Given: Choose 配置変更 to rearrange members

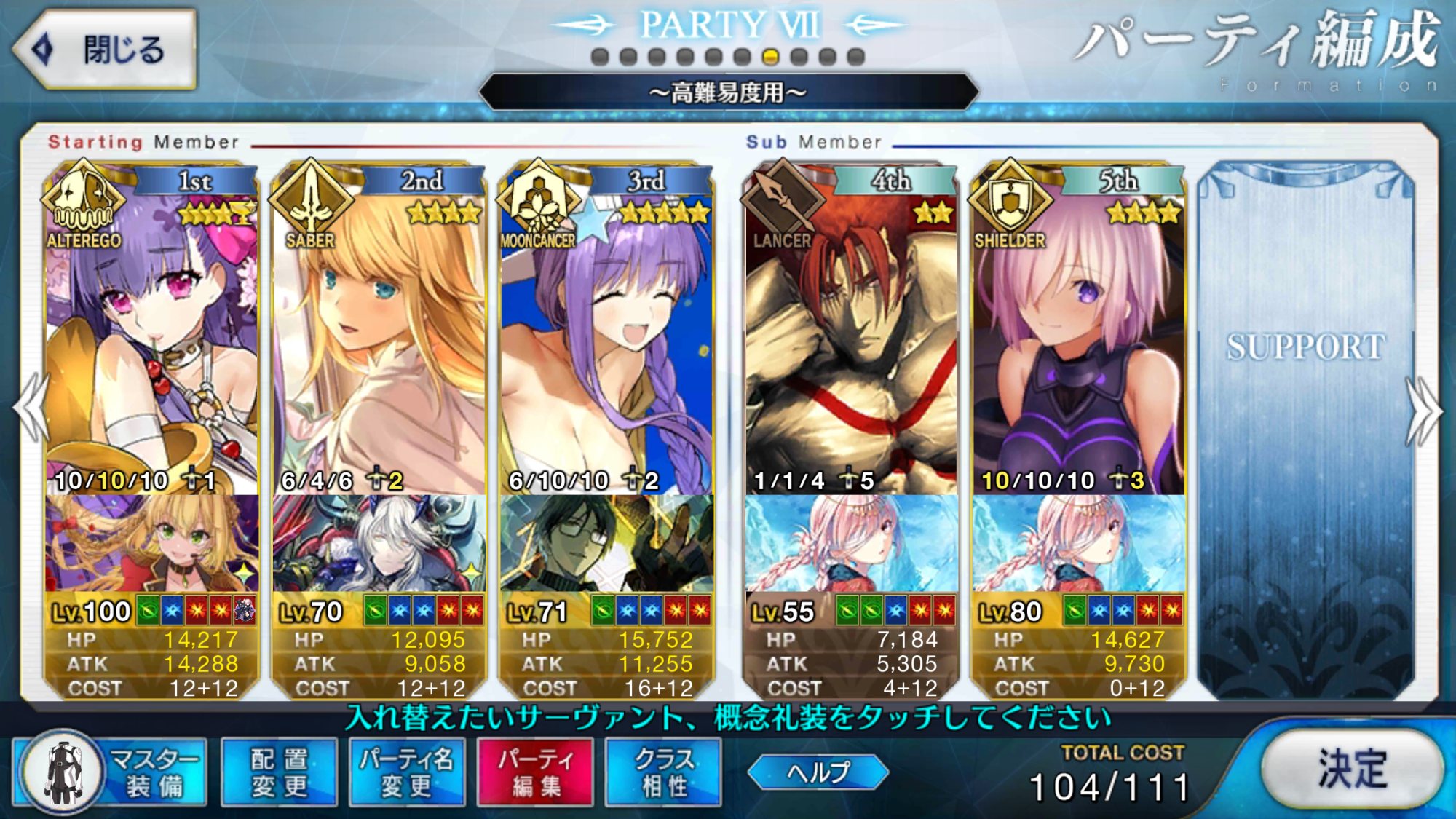Looking at the screenshot, I should pos(279,772).
